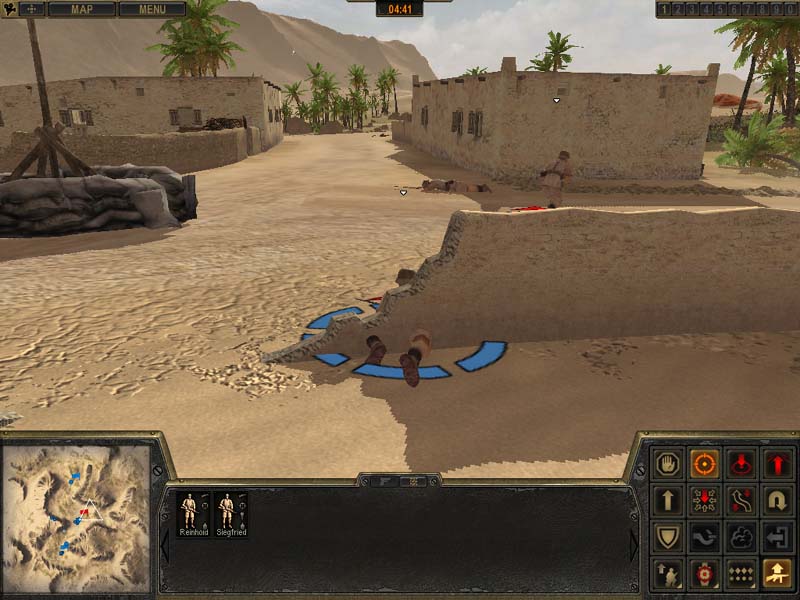
Task: Click the desert minimap
Action: (x=76, y=518)
